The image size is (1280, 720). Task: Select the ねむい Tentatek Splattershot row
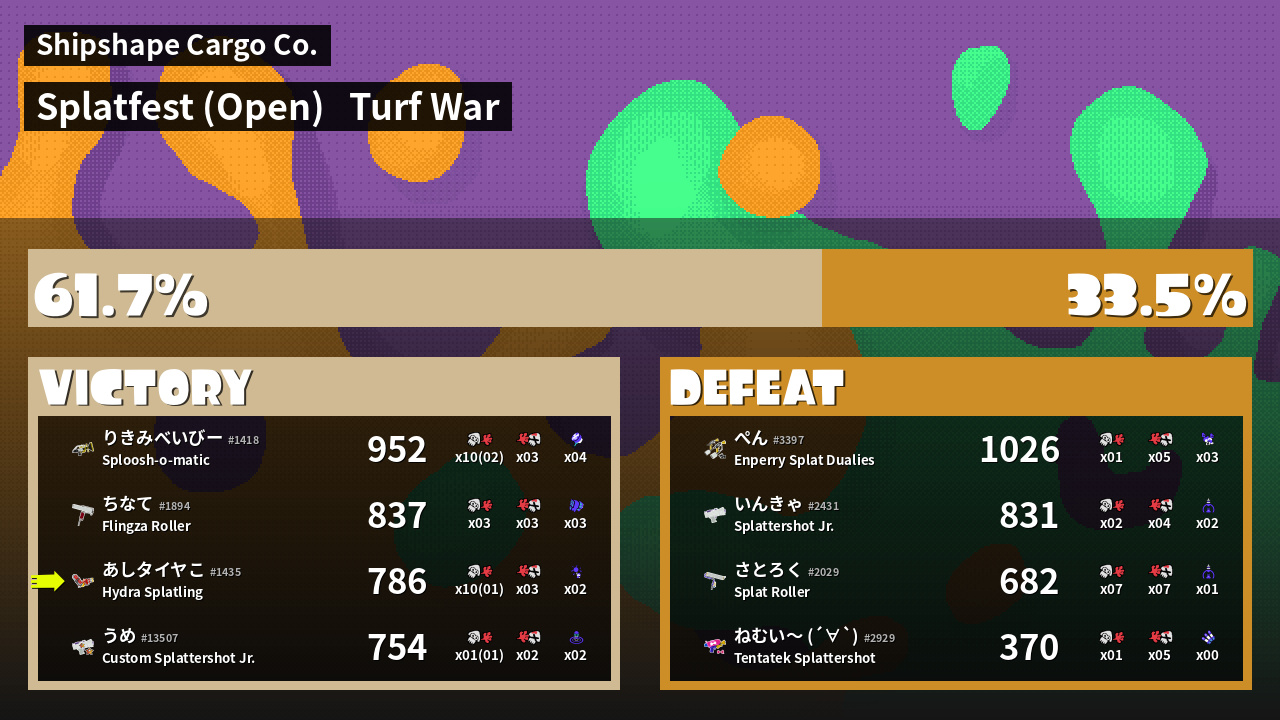click(956, 647)
